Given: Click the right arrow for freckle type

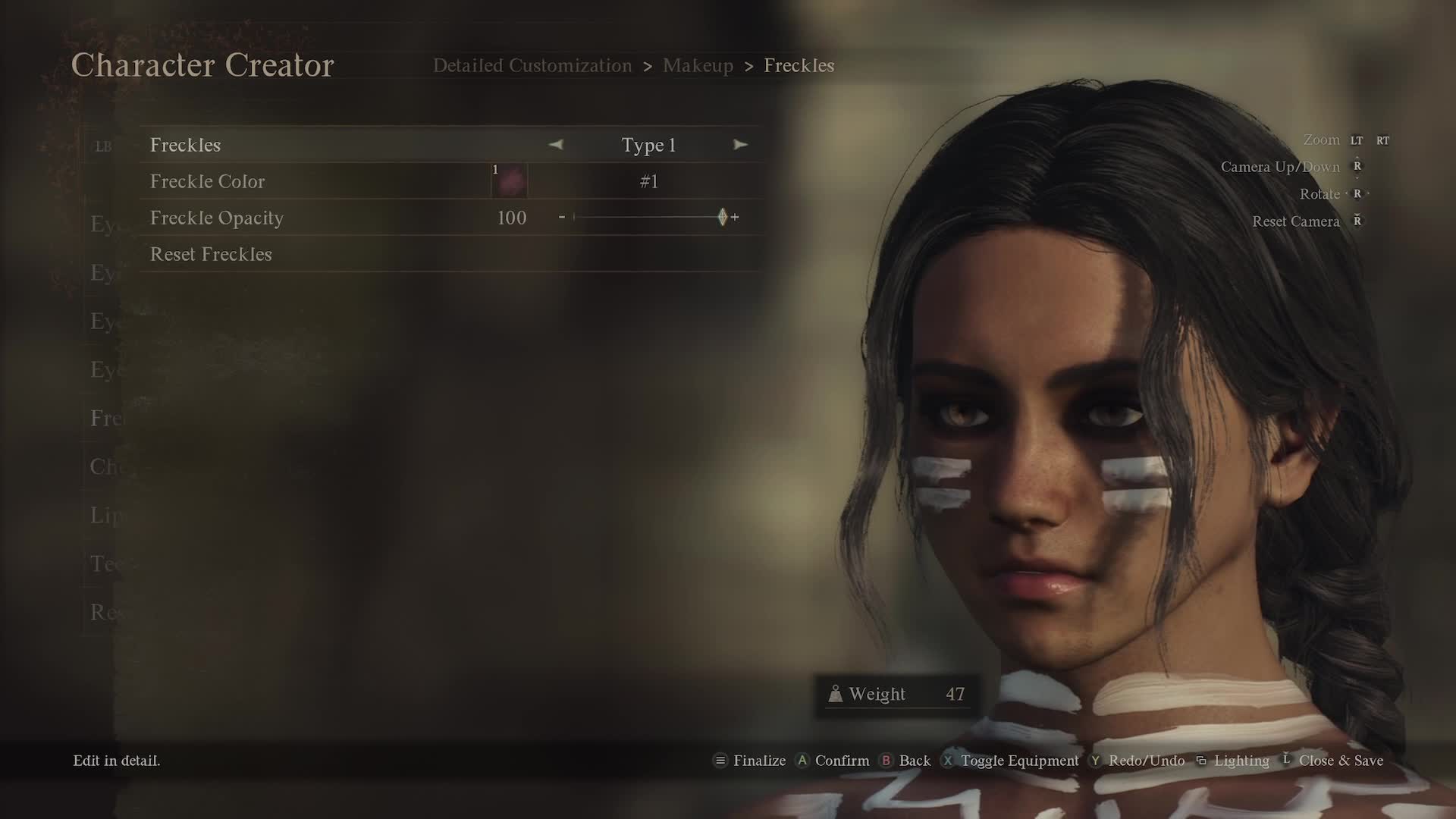Looking at the screenshot, I should click(x=741, y=145).
